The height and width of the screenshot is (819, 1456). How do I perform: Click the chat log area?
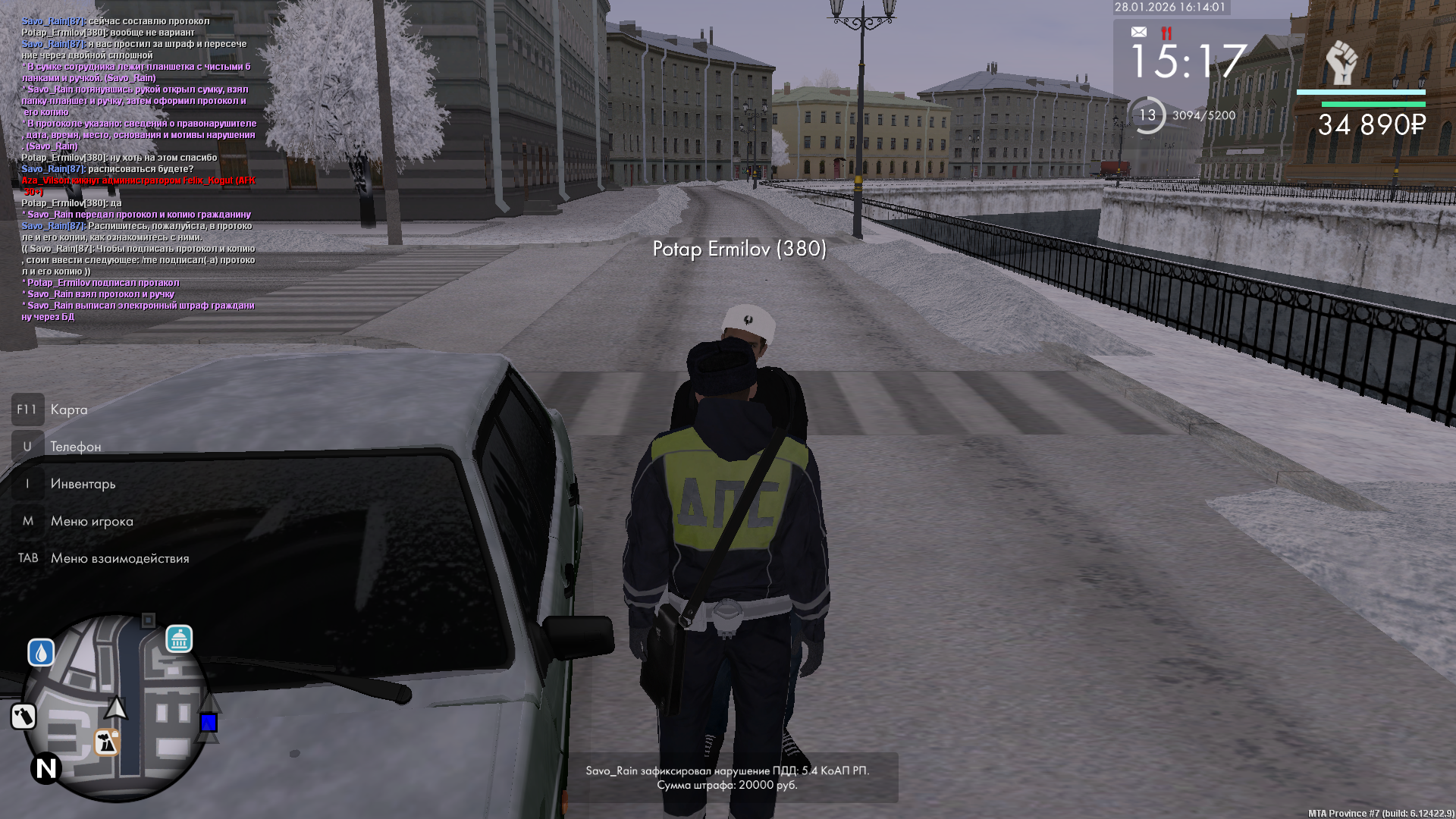click(x=139, y=168)
